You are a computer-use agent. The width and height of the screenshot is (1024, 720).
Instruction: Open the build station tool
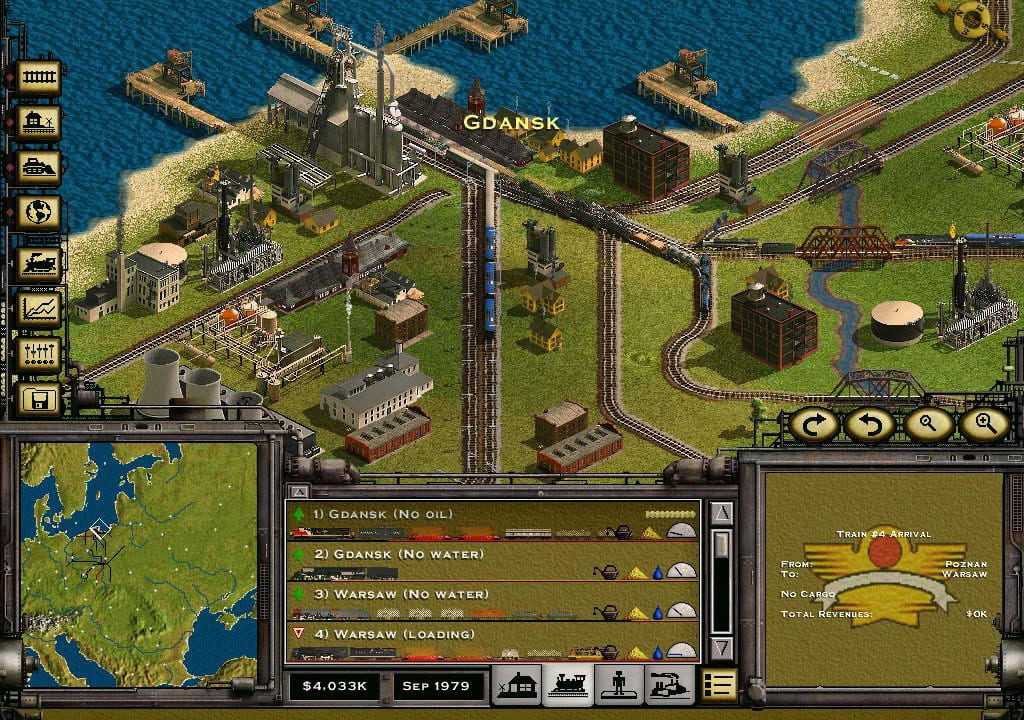[39, 122]
